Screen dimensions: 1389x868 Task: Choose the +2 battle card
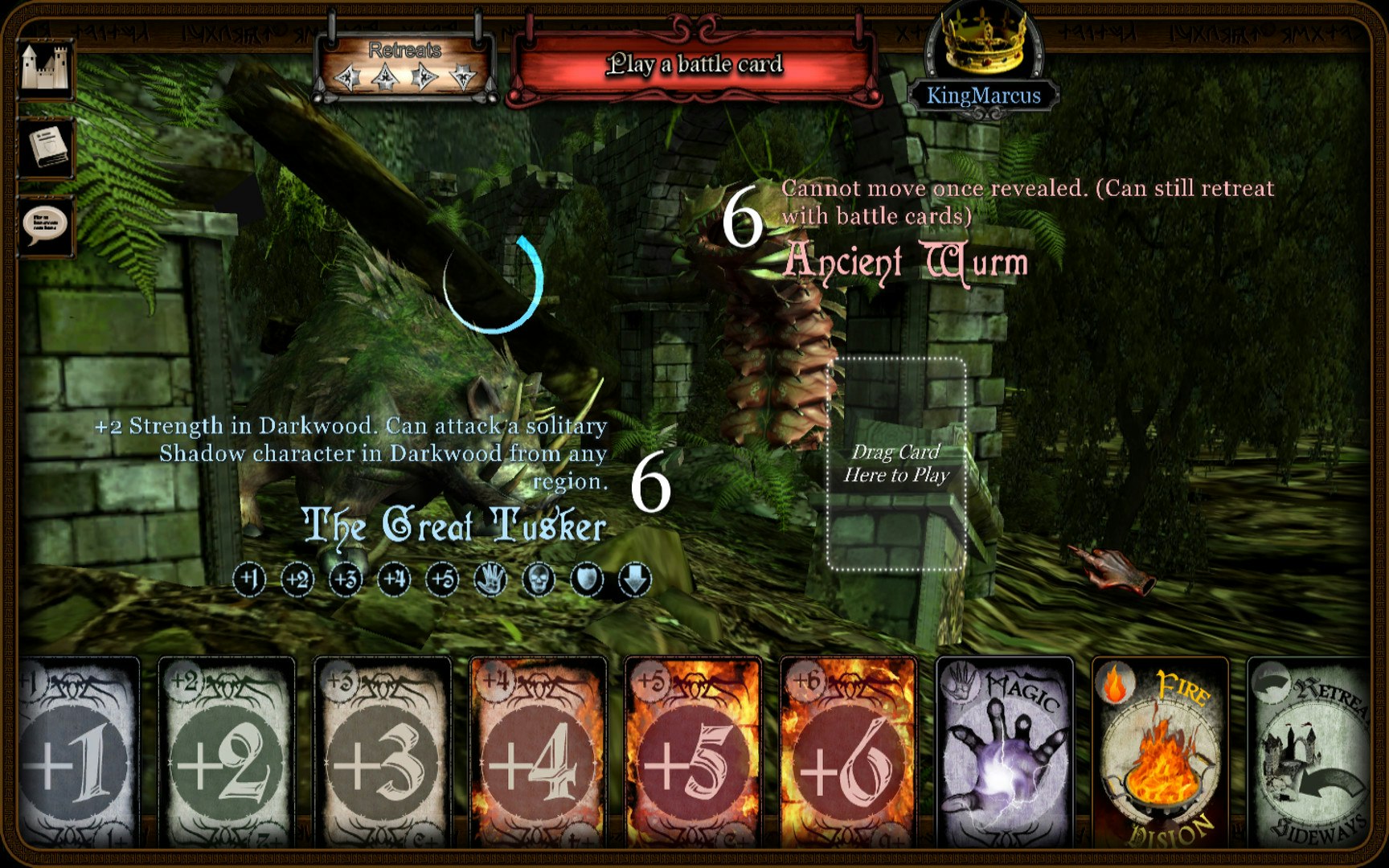coord(226,754)
